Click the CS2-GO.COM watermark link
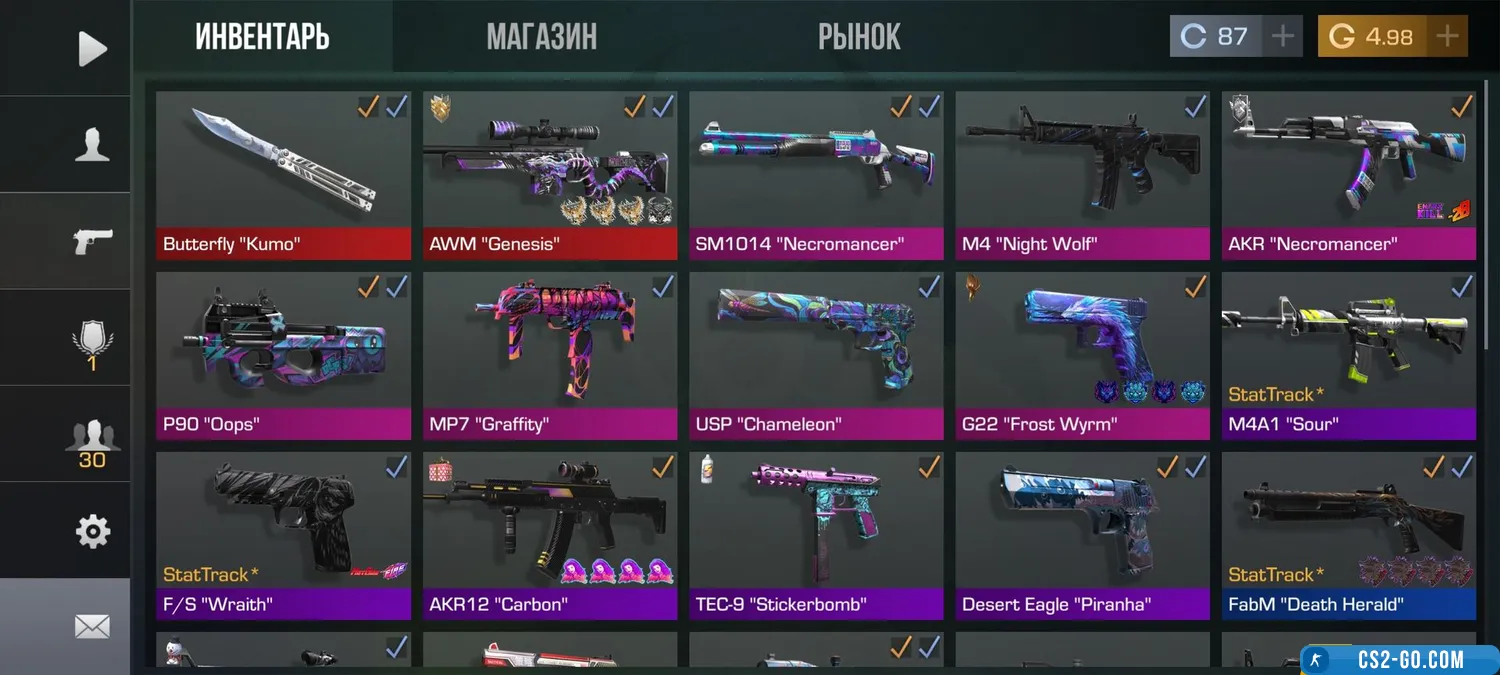This screenshot has height=675, width=1500. click(x=1400, y=660)
